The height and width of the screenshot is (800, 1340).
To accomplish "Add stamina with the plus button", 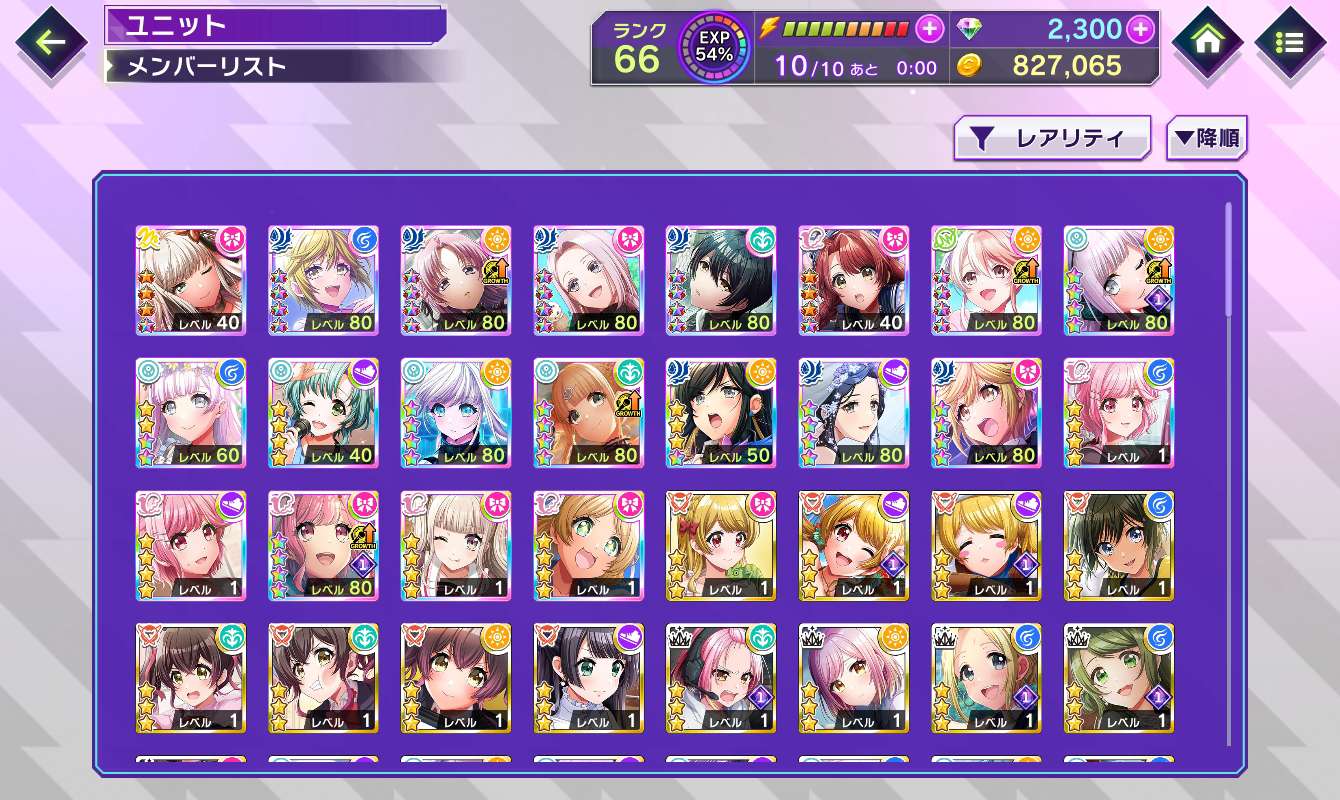I will pyautogui.click(x=930, y=29).
